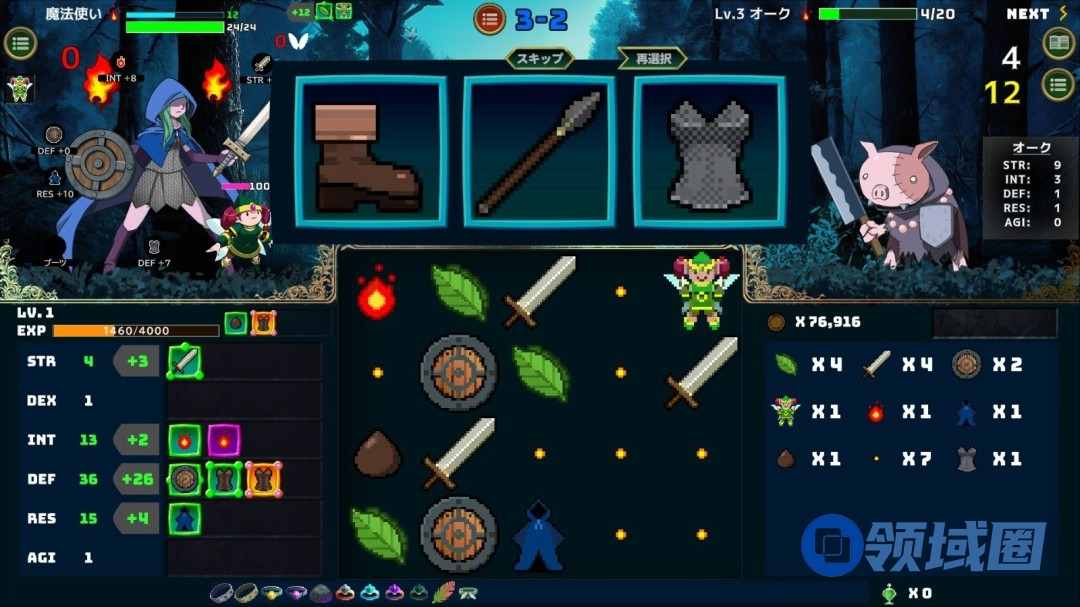Screen dimensions: 1080x607
Task: Open the list button below the book
Action: coord(1058,84)
